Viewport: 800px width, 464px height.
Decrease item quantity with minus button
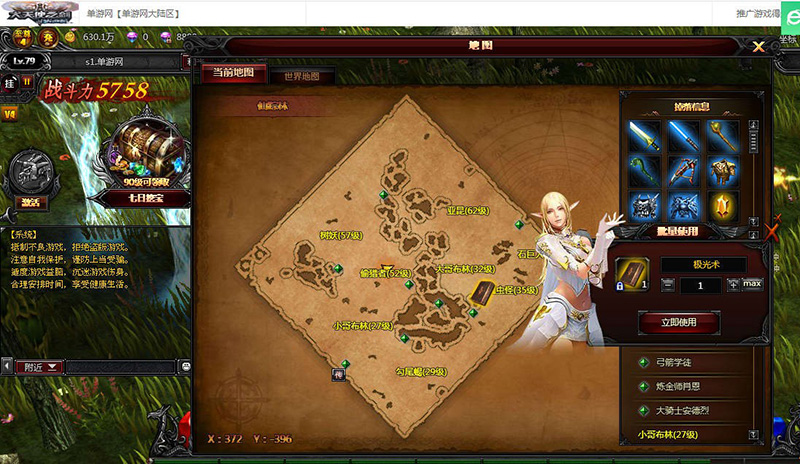coord(668,285)
